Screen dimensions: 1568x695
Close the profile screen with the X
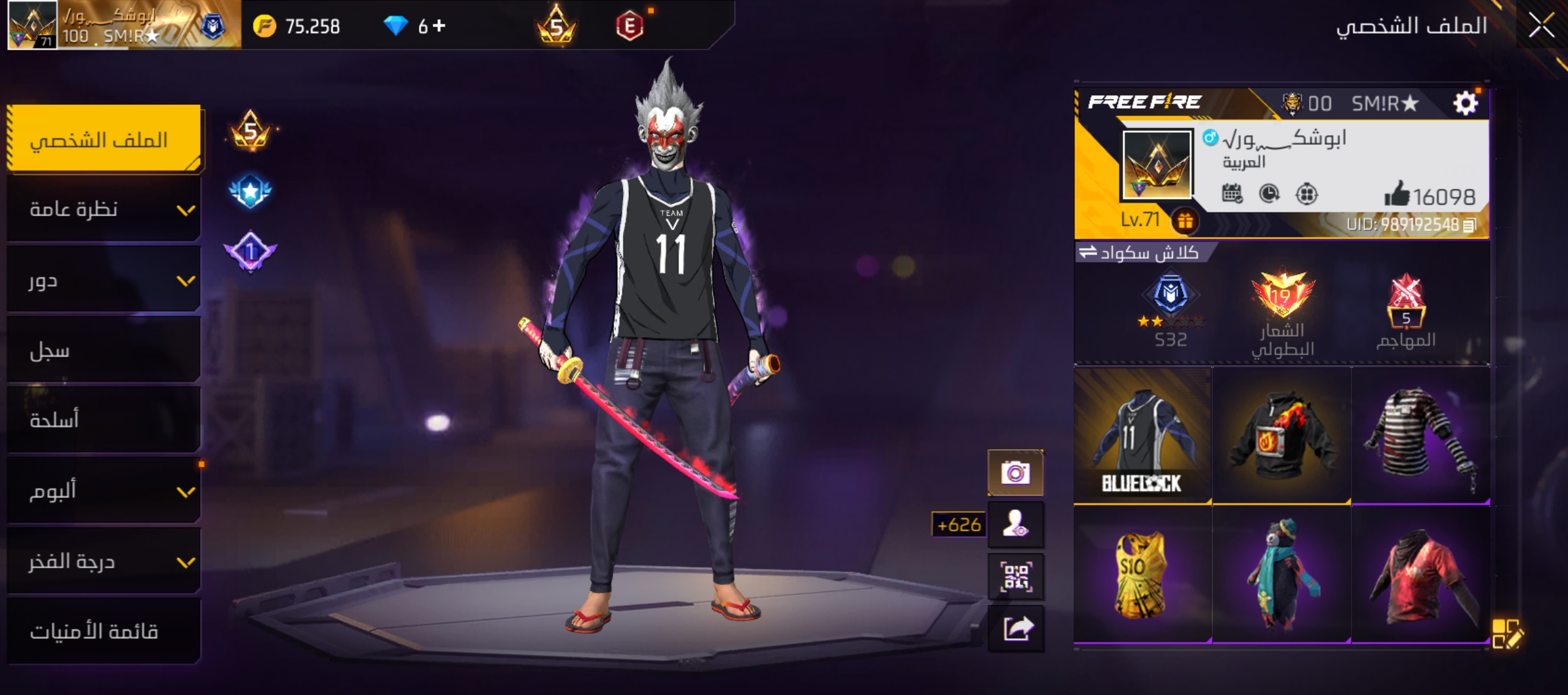pyautogui.click(x=1542, y=26)
